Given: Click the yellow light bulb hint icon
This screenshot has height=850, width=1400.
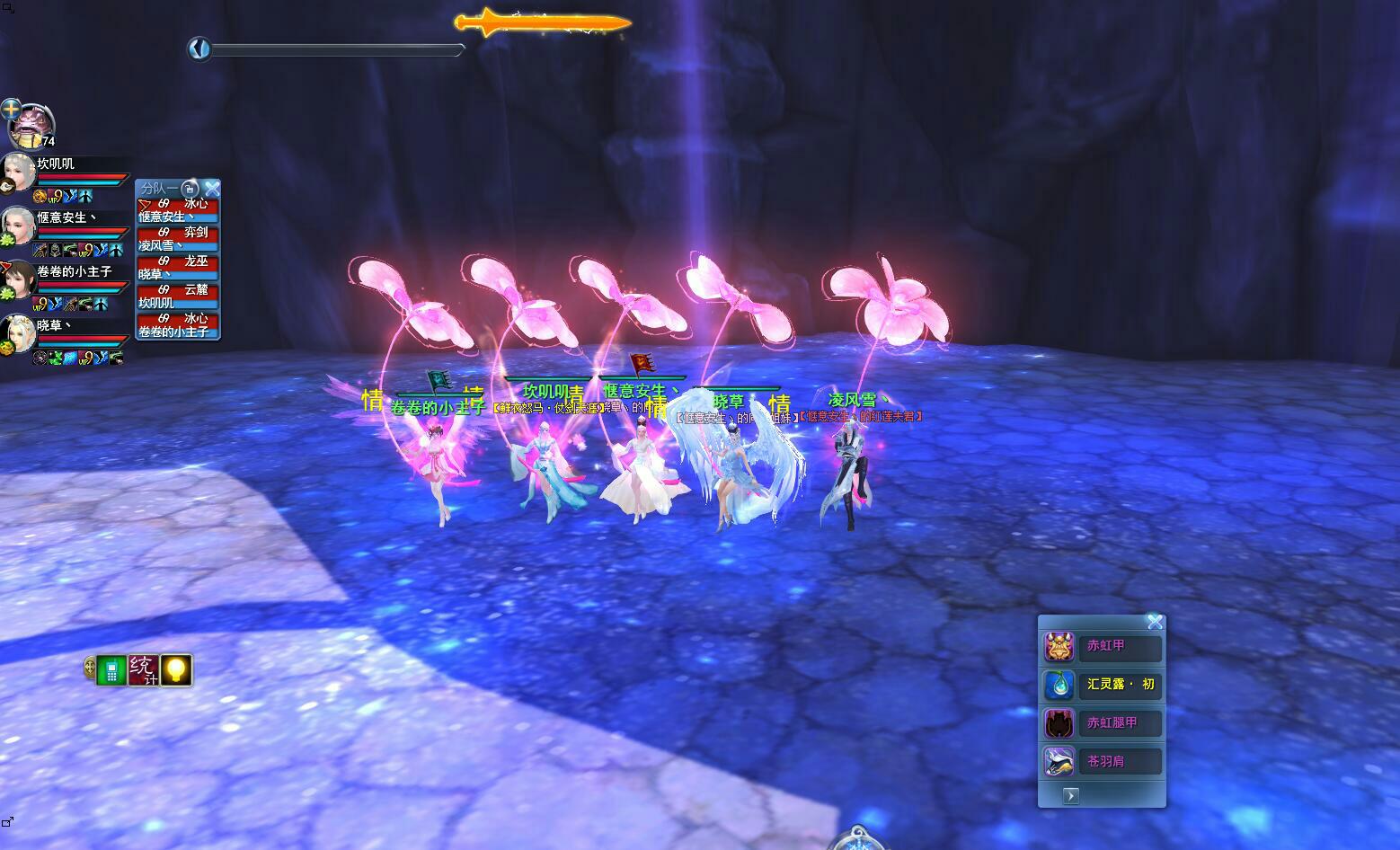Looking at the screenshot, I should (176, 669).
